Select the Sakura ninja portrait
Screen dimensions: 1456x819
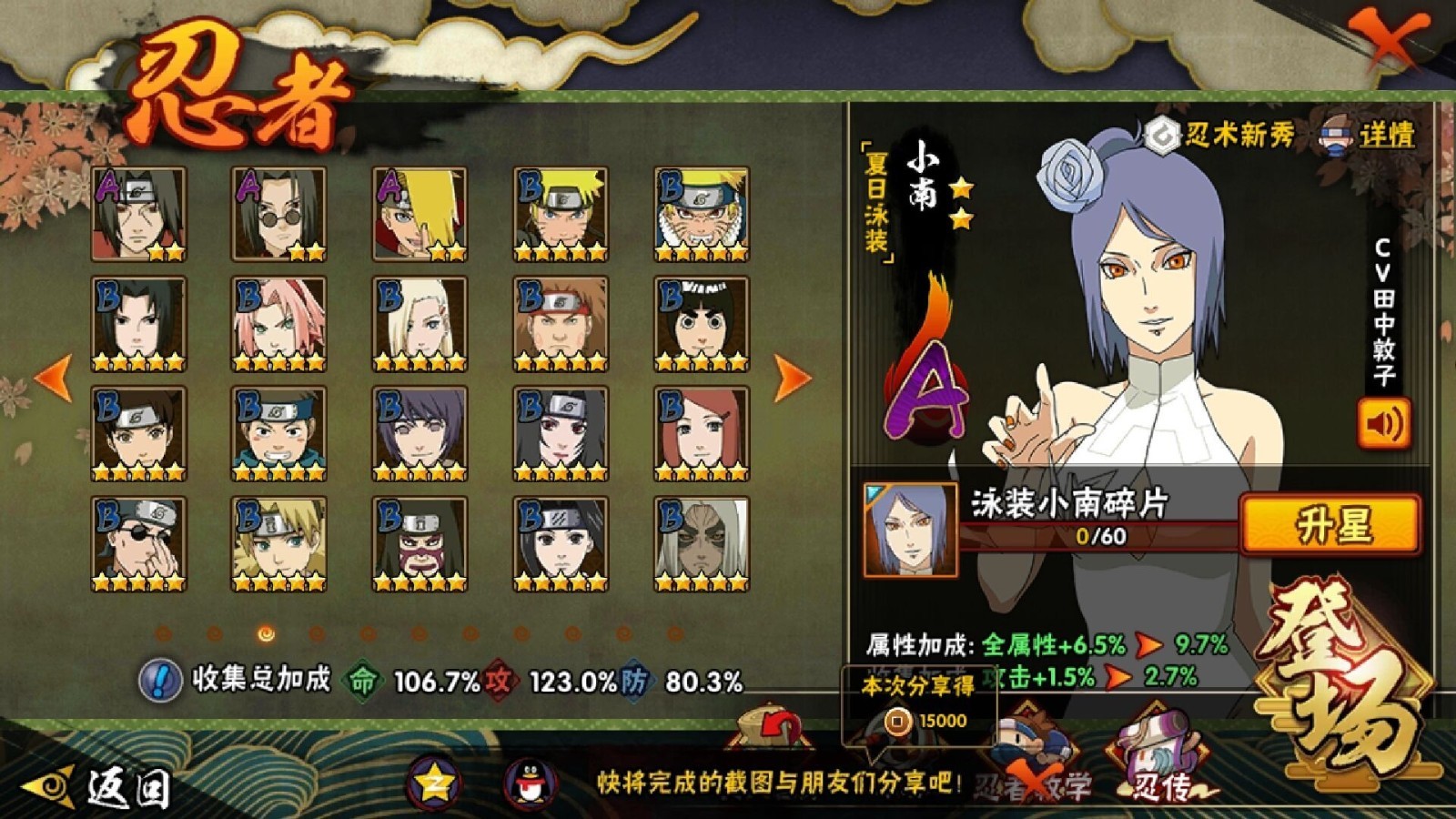(278, 324)
